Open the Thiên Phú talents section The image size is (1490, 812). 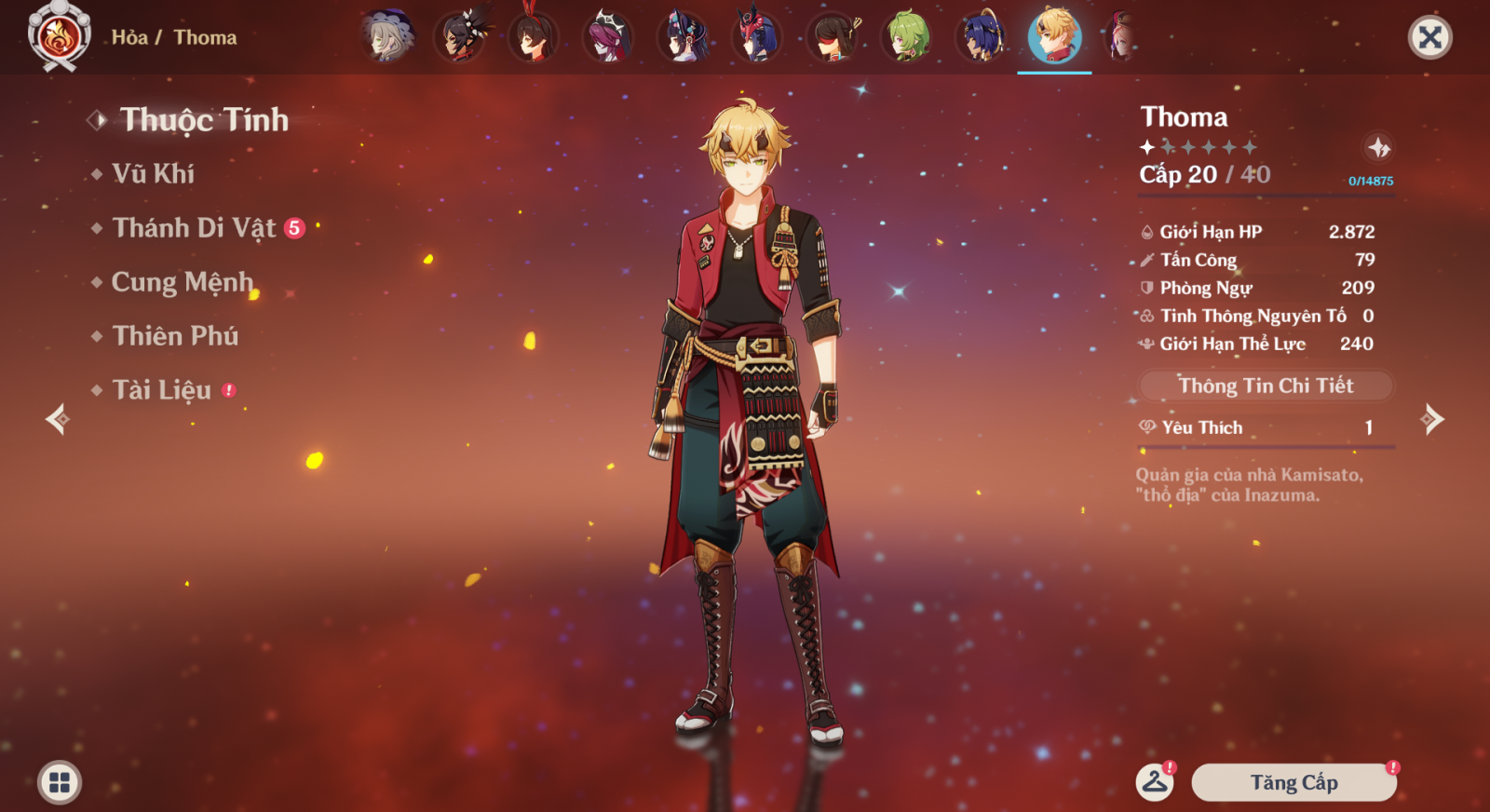175,336
